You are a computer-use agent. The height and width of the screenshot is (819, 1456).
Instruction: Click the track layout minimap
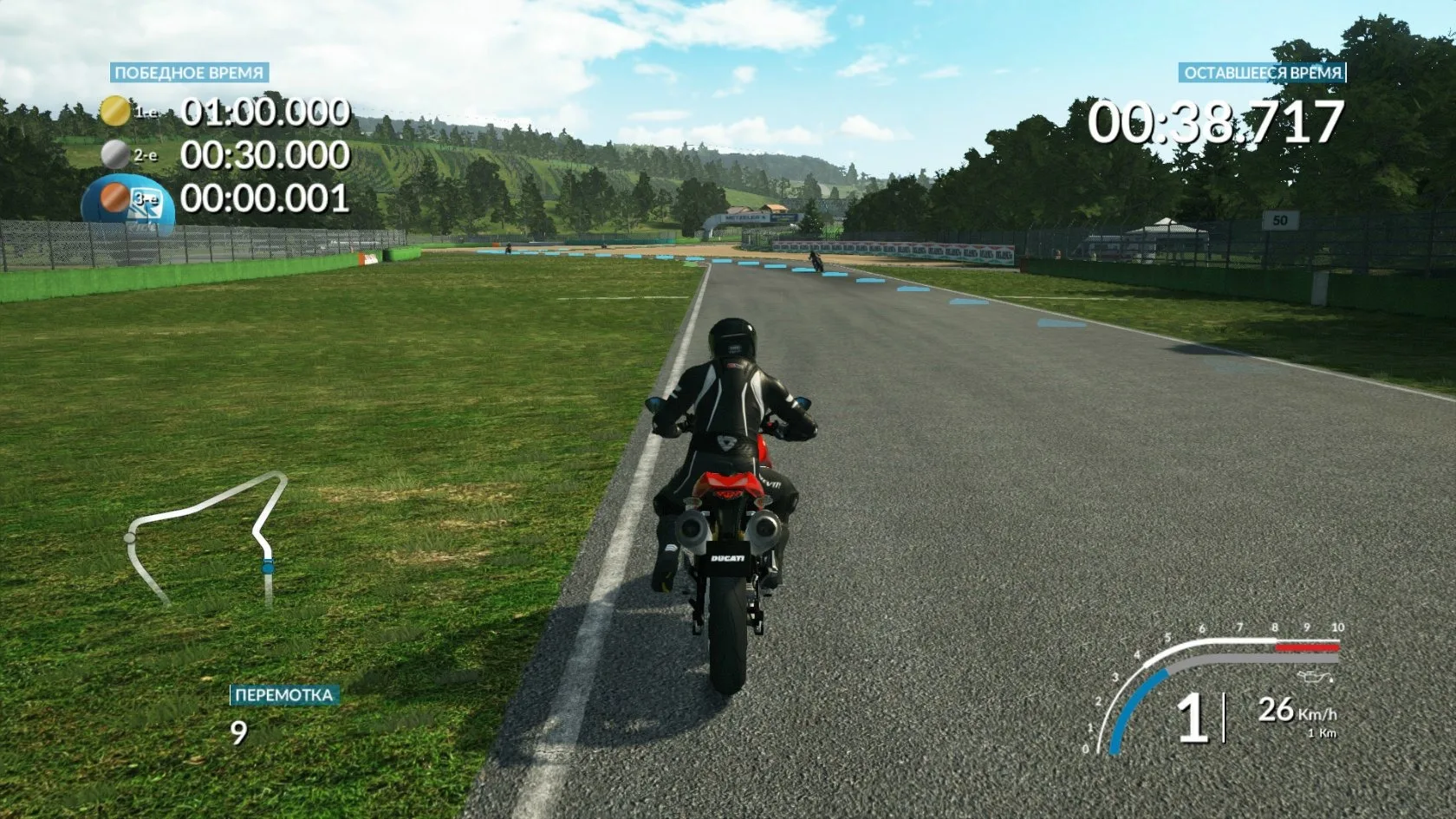pos(206,537)
